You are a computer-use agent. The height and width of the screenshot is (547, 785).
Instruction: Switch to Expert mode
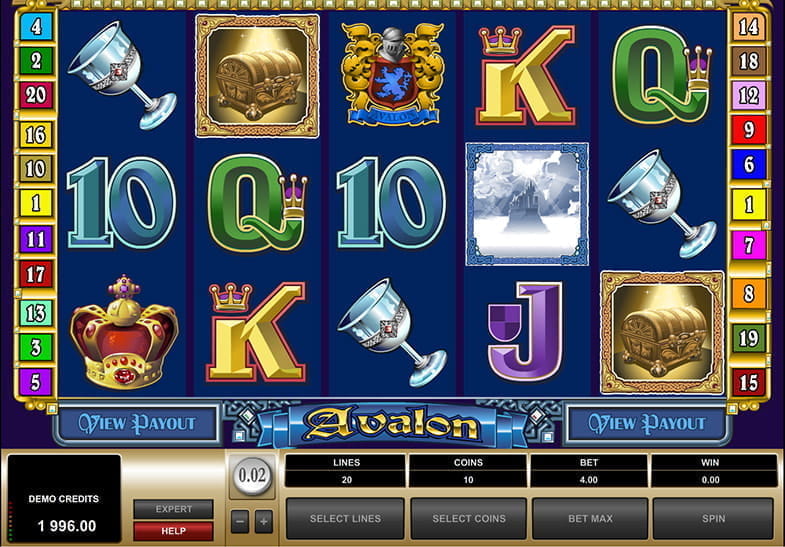[173, 509]
